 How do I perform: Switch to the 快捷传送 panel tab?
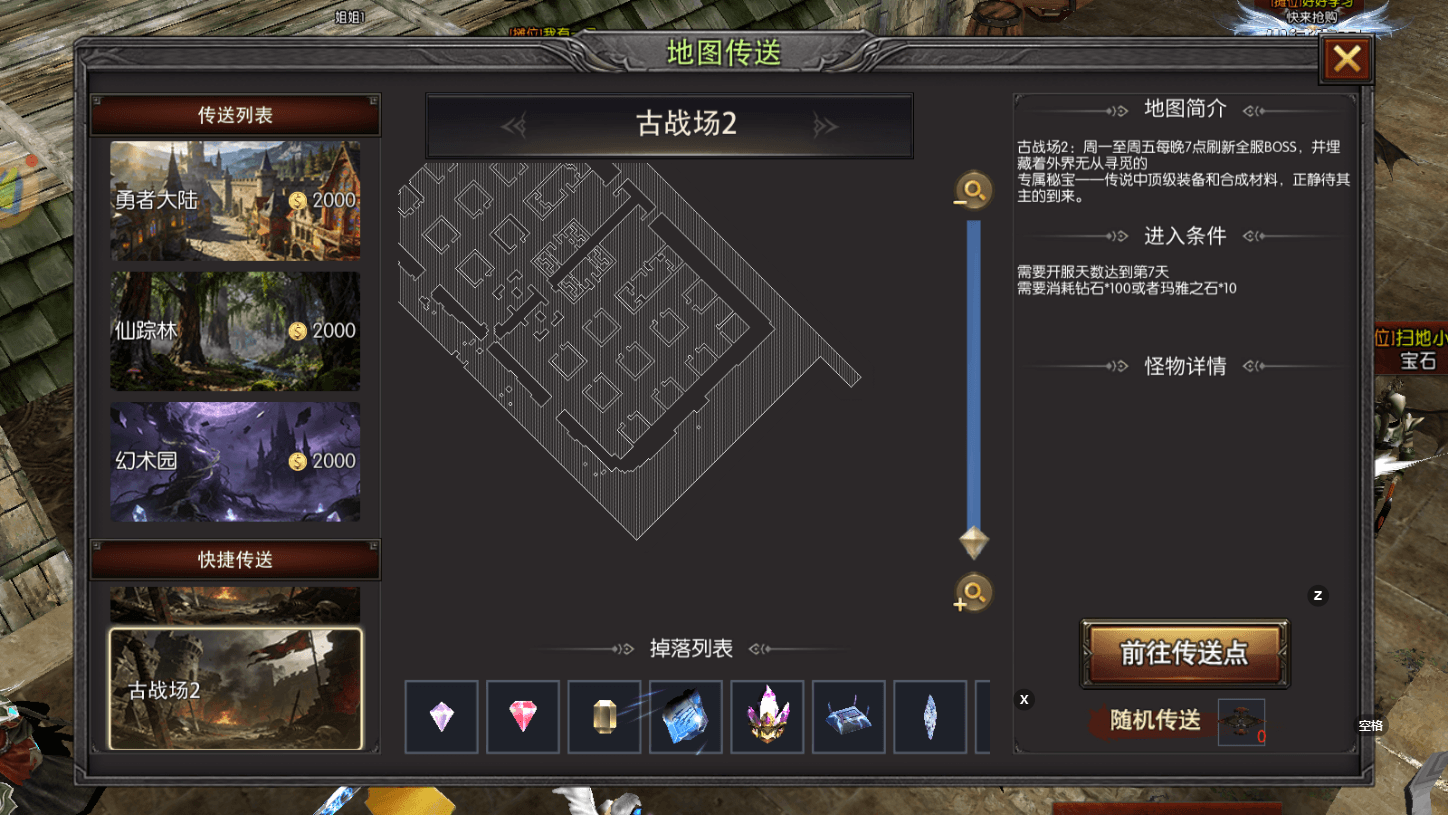point(234,560)
